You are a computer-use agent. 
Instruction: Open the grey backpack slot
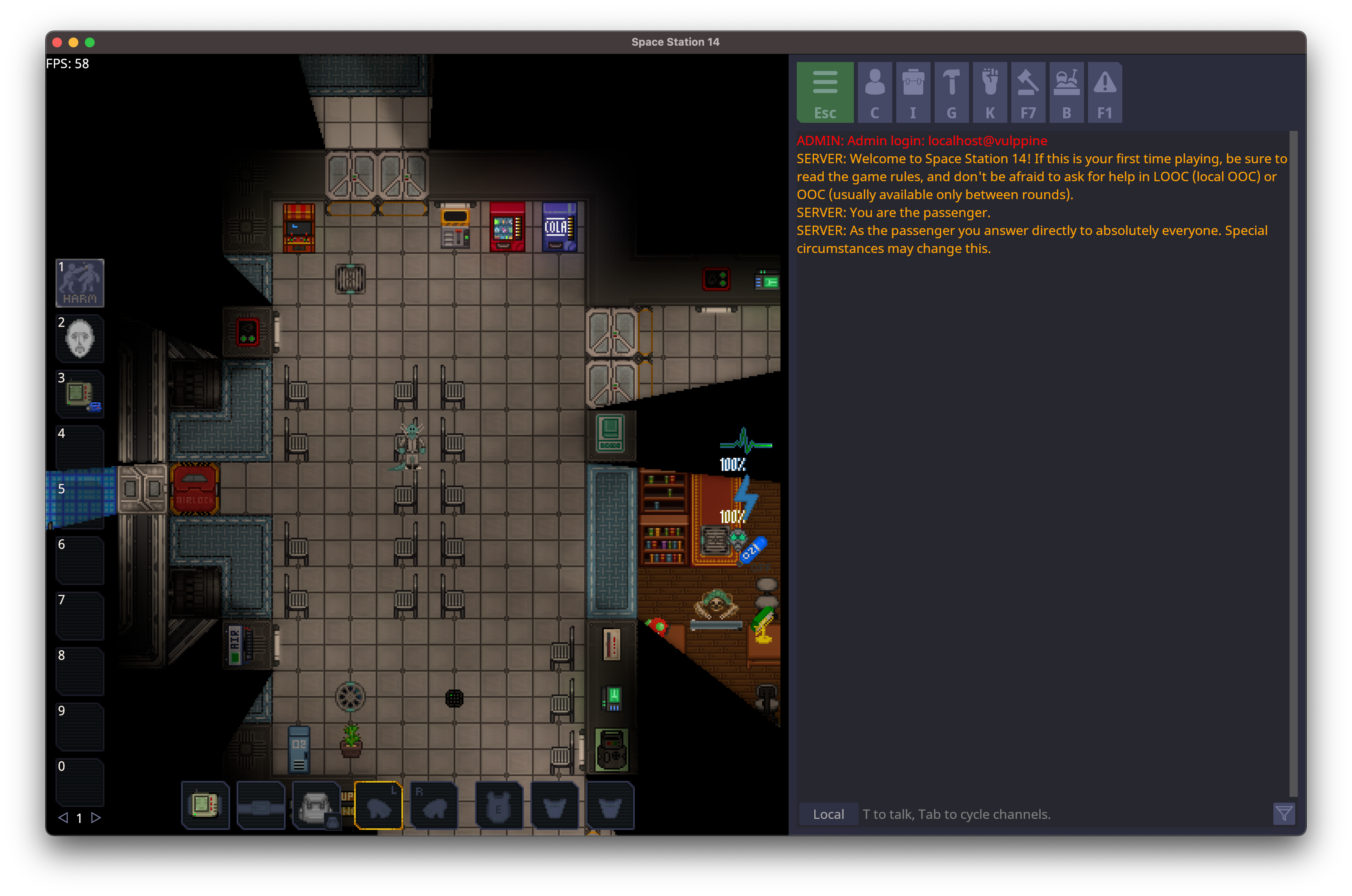pos(315,805)
